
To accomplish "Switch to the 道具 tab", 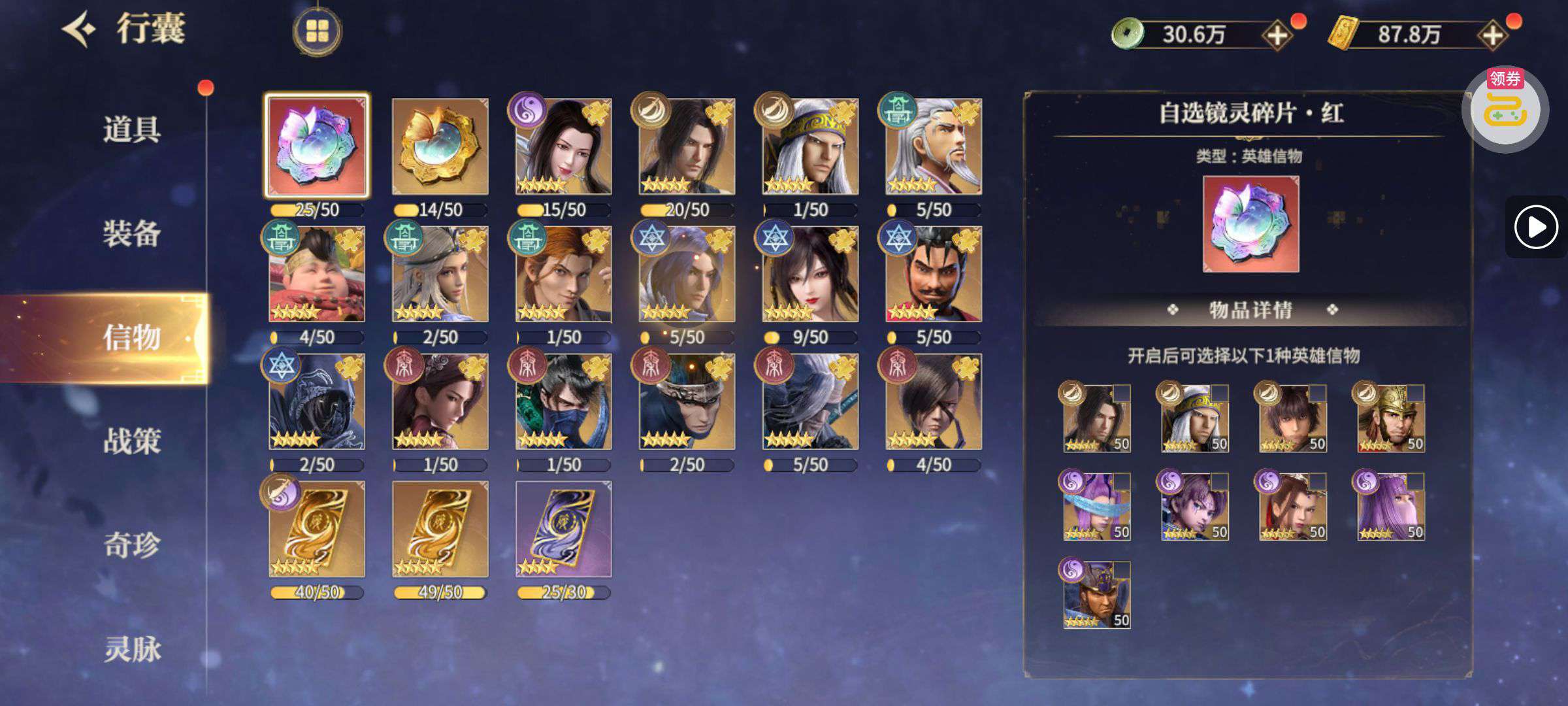I will (131, 129).
